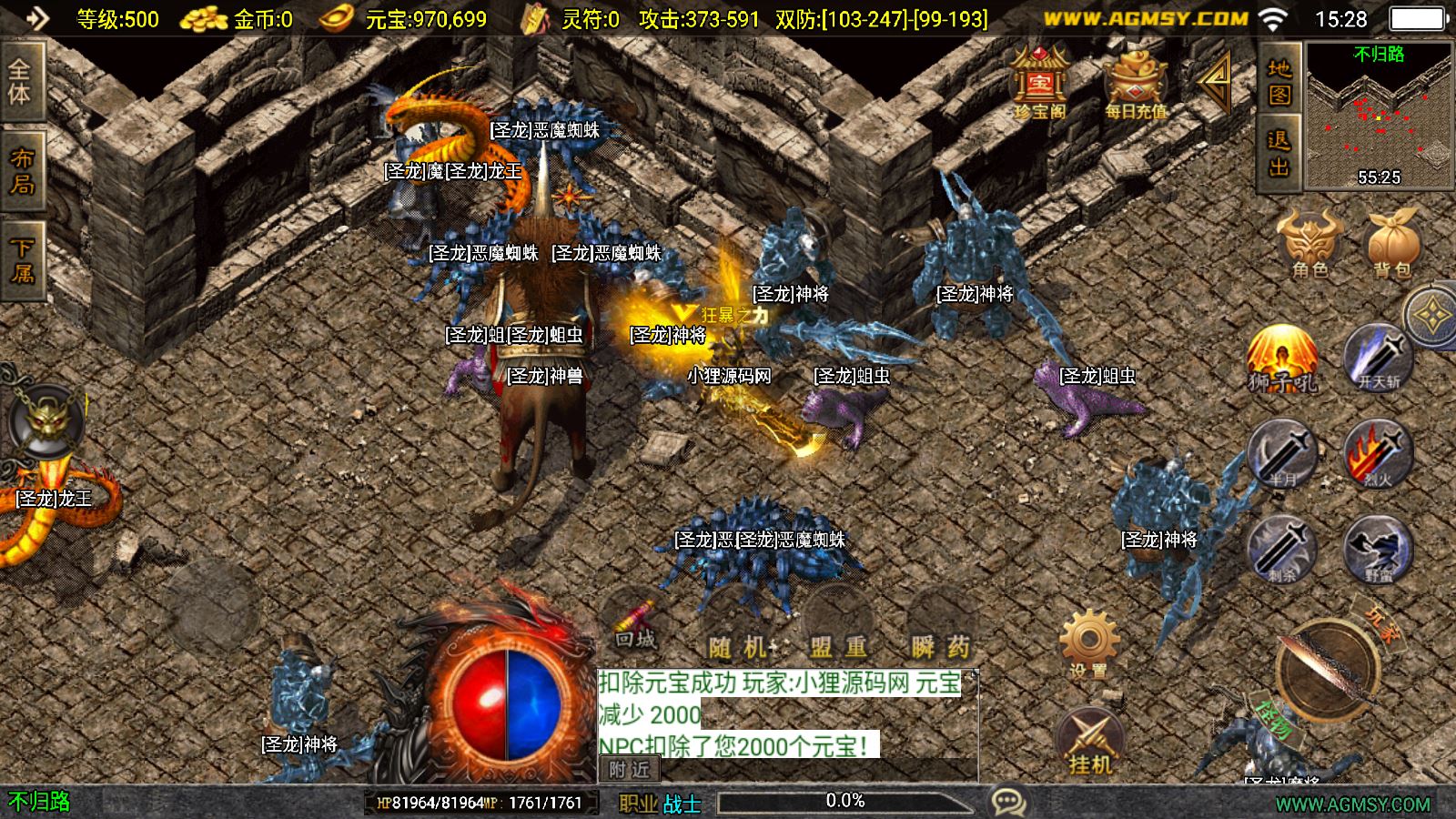Toggle 挂机 auto-battle mode

click(x=1090, y=742)
